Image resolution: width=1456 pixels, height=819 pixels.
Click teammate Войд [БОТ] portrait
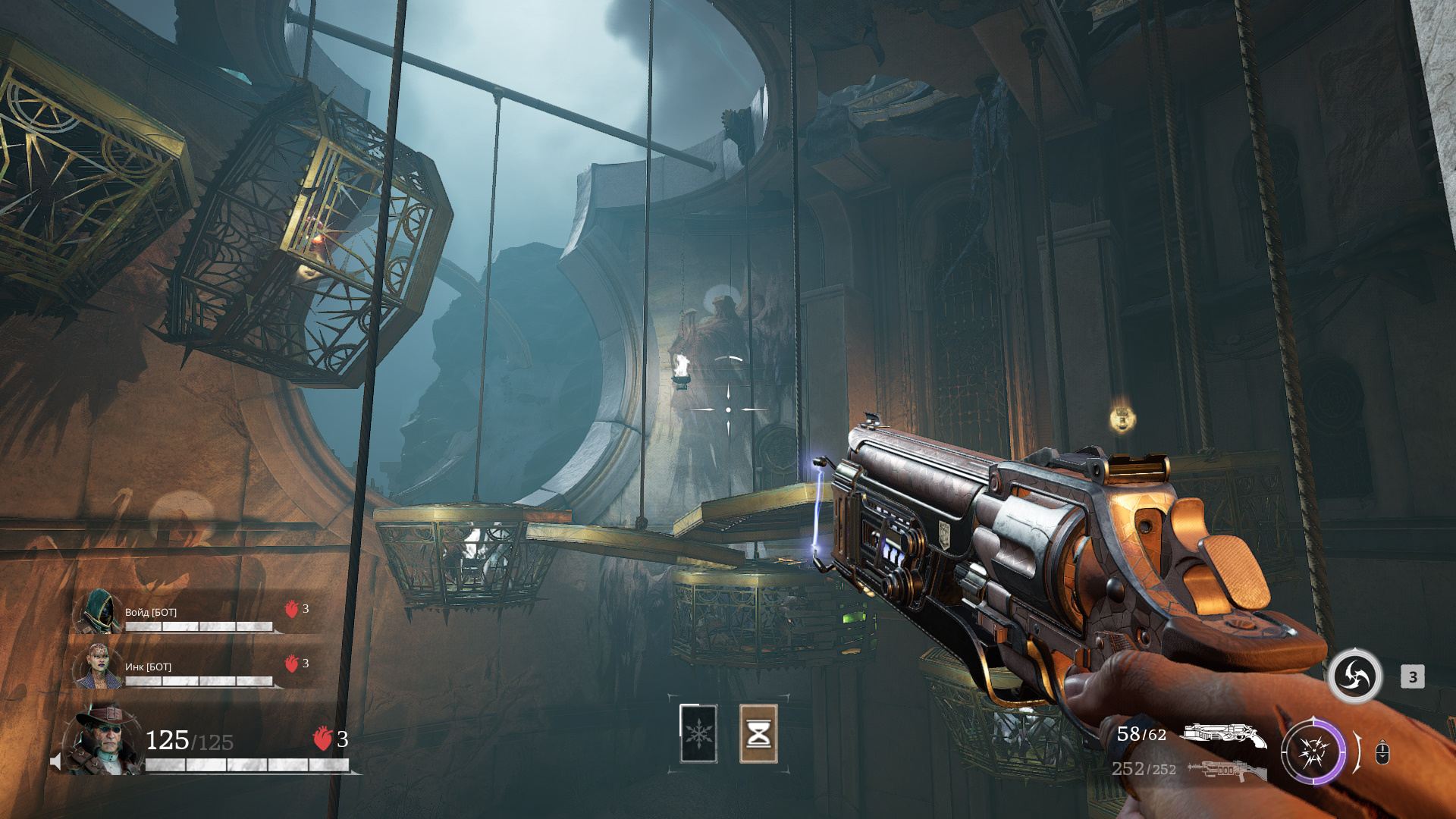pyautogui.click(x=99, y=612)
